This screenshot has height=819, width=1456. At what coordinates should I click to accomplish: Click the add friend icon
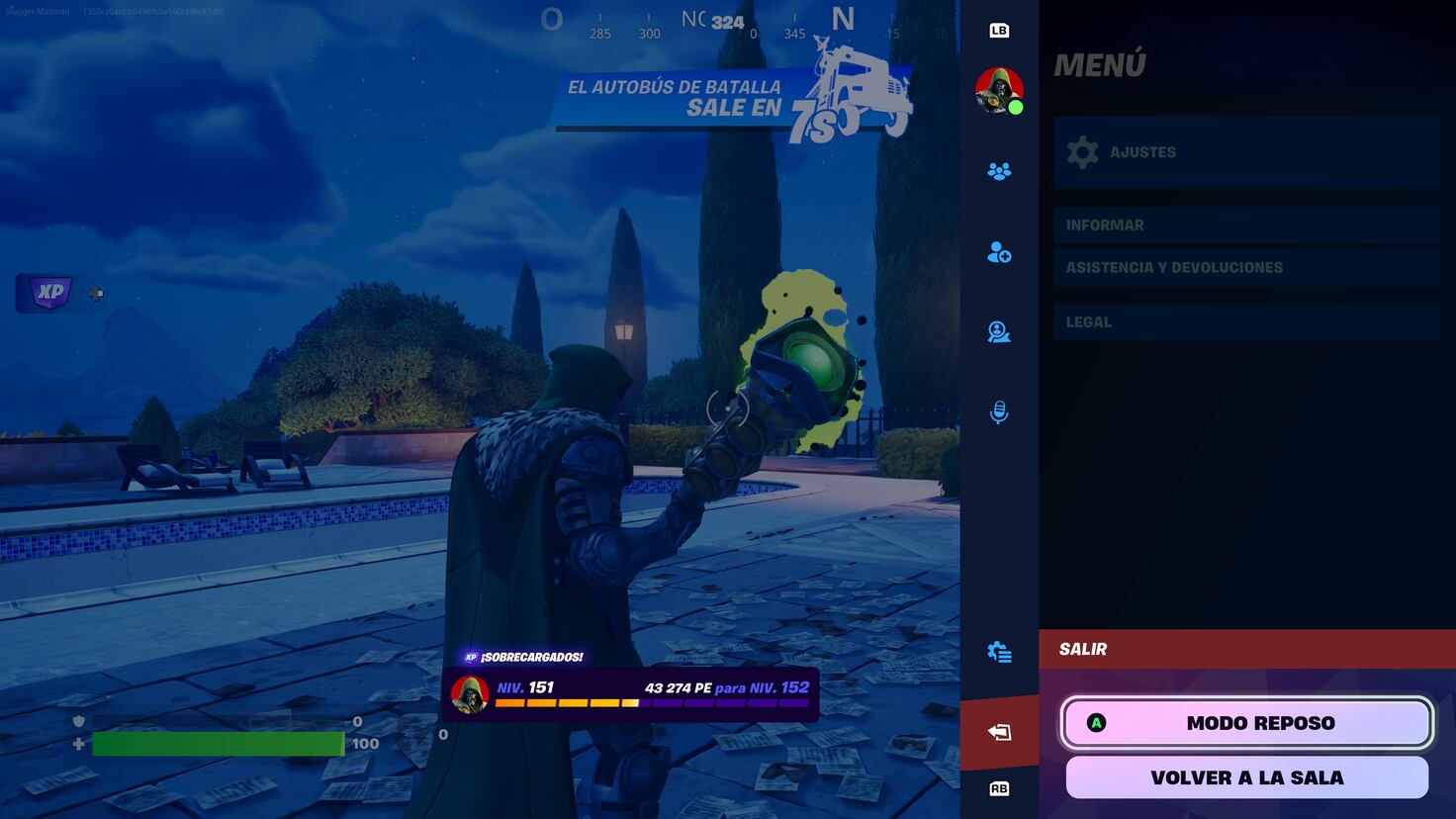pos(999,253)
